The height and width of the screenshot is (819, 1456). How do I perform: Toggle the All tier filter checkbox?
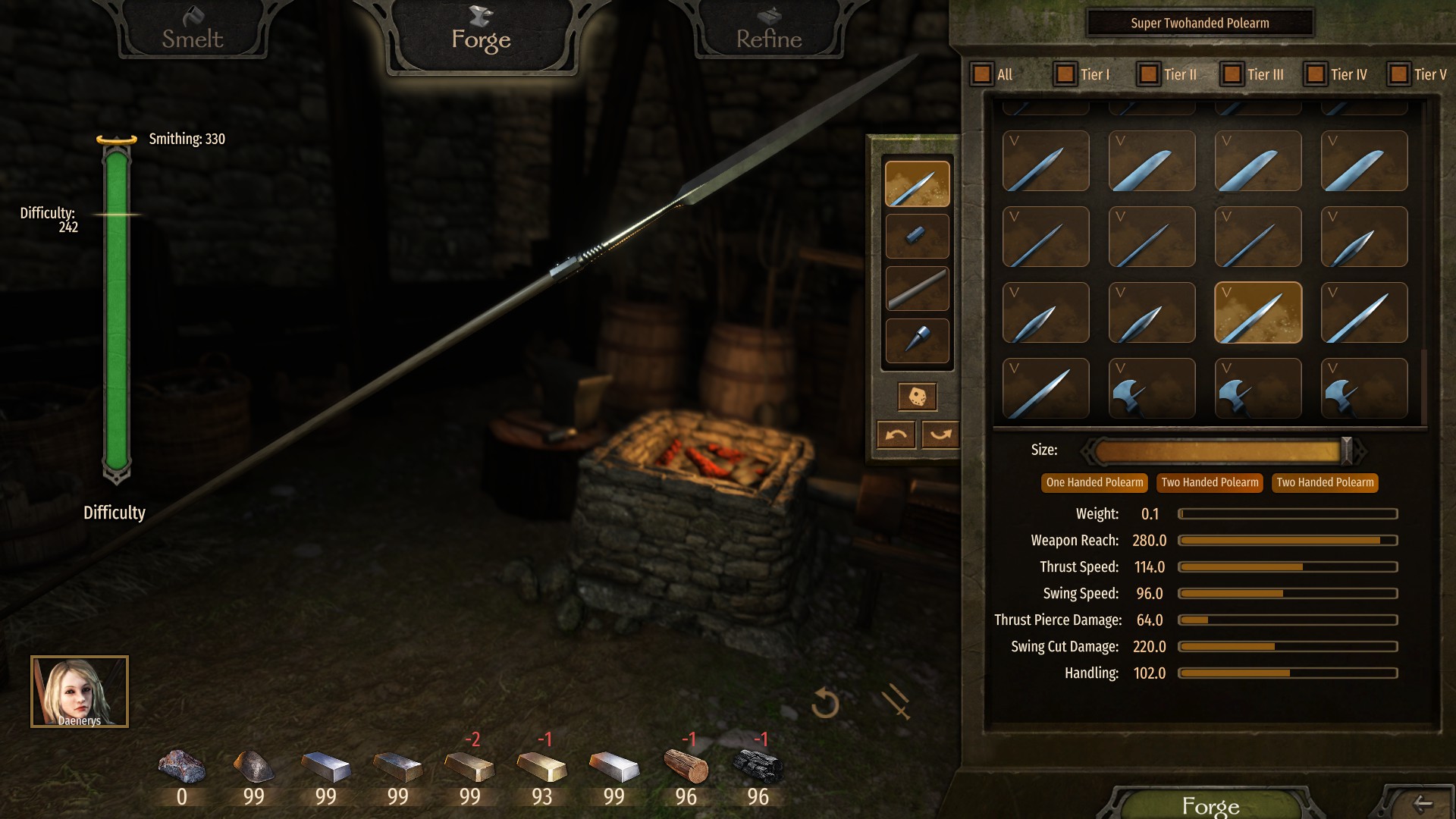point(982,74)
